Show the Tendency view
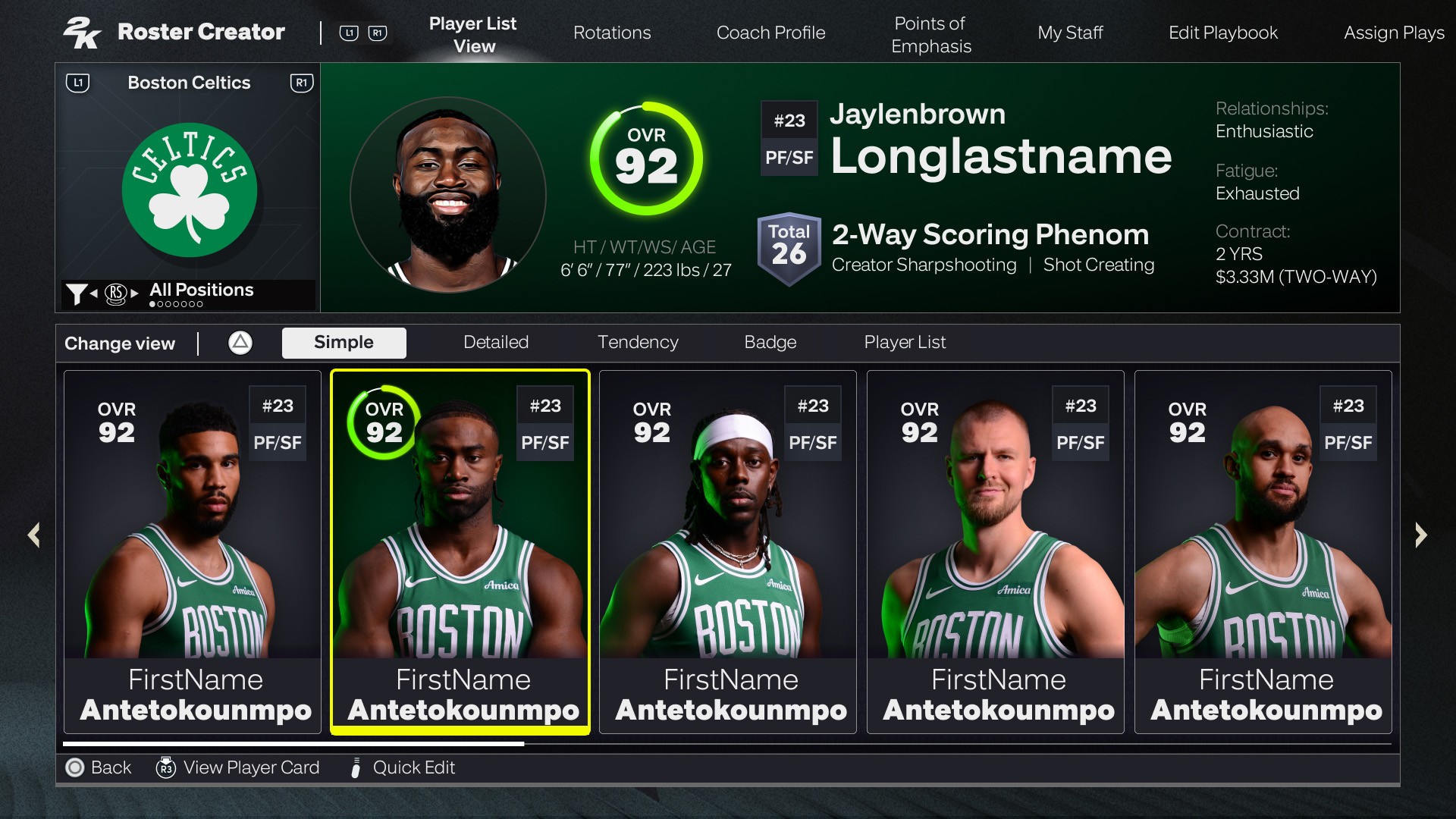 (638, 343)
